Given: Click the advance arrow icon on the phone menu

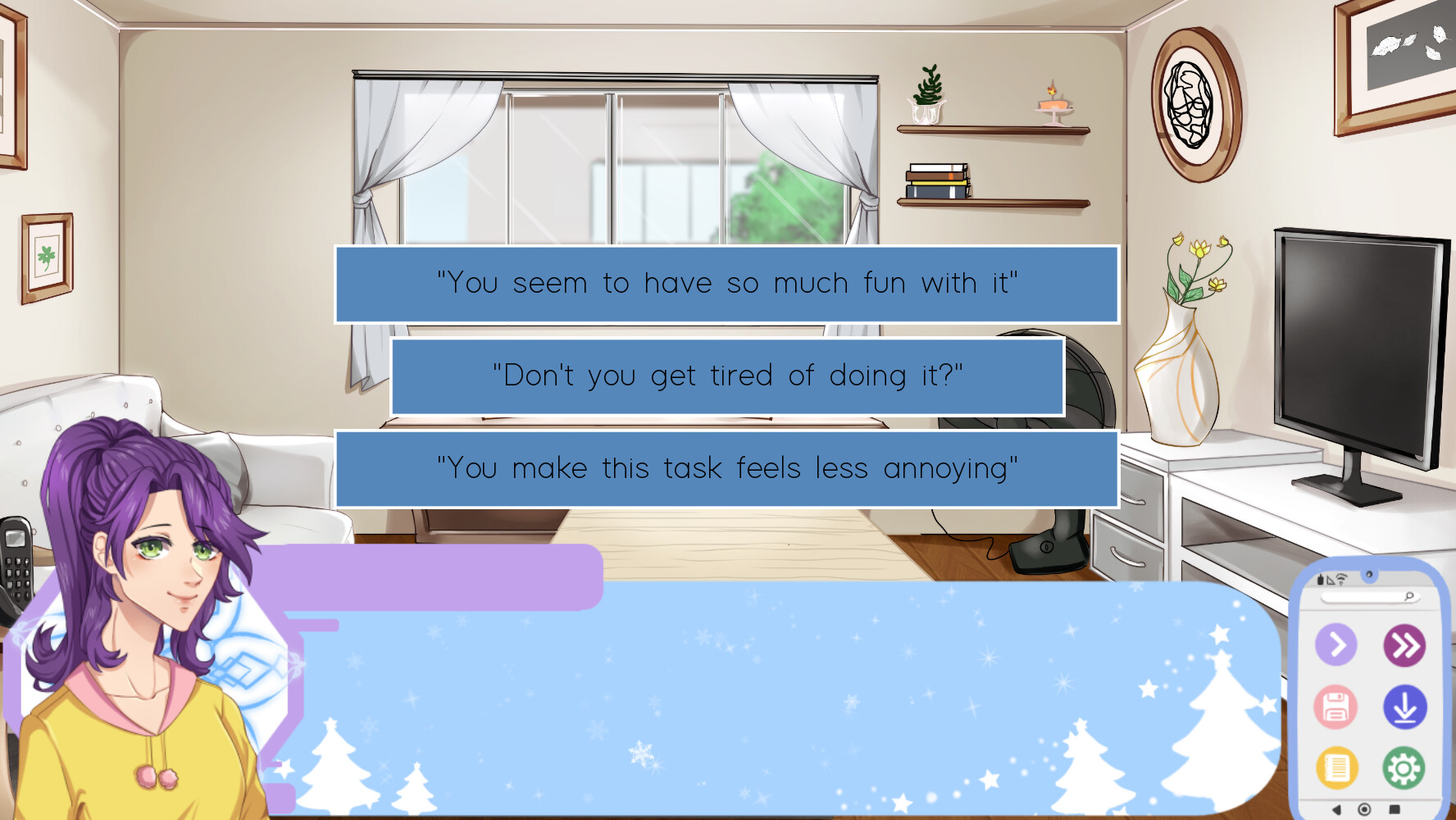Looking at the screenshot, I should click(x=1336, y=645).
